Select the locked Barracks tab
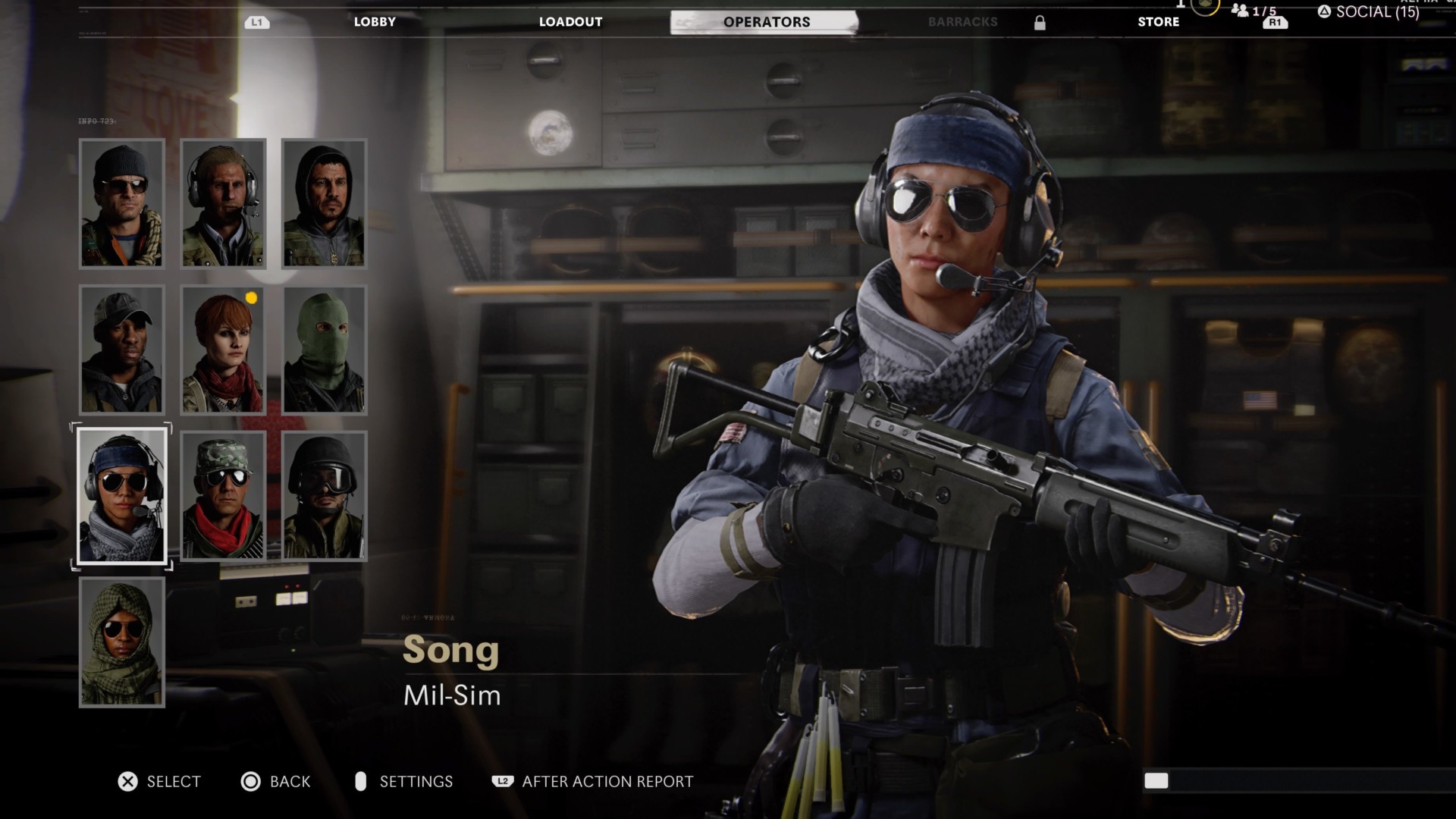This screenshot has width=1456, height=819. point(962,22)
